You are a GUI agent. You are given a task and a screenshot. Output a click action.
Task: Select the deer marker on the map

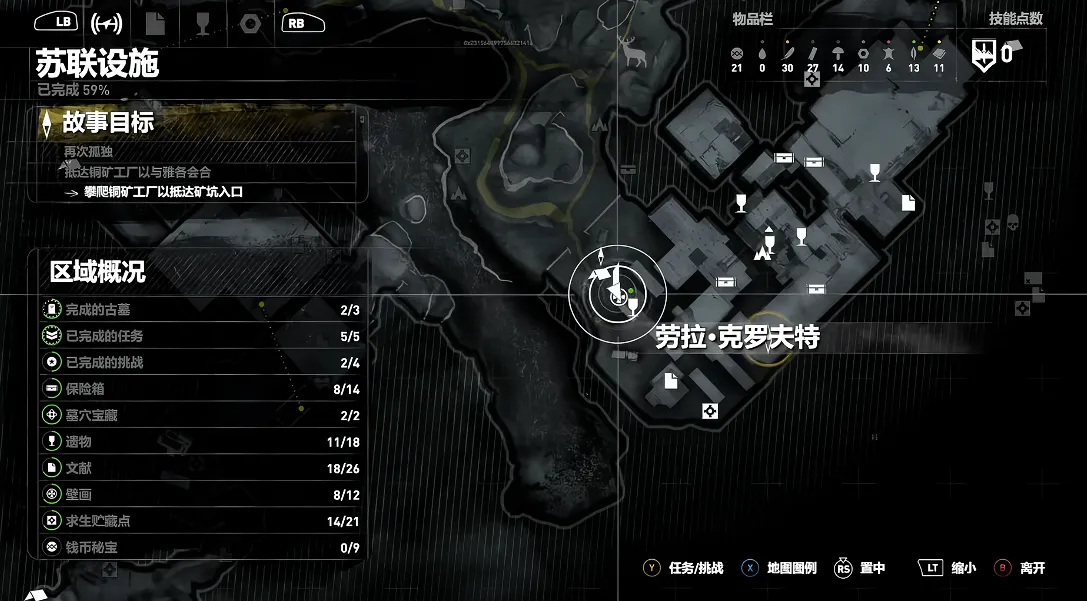click(634, 52)
